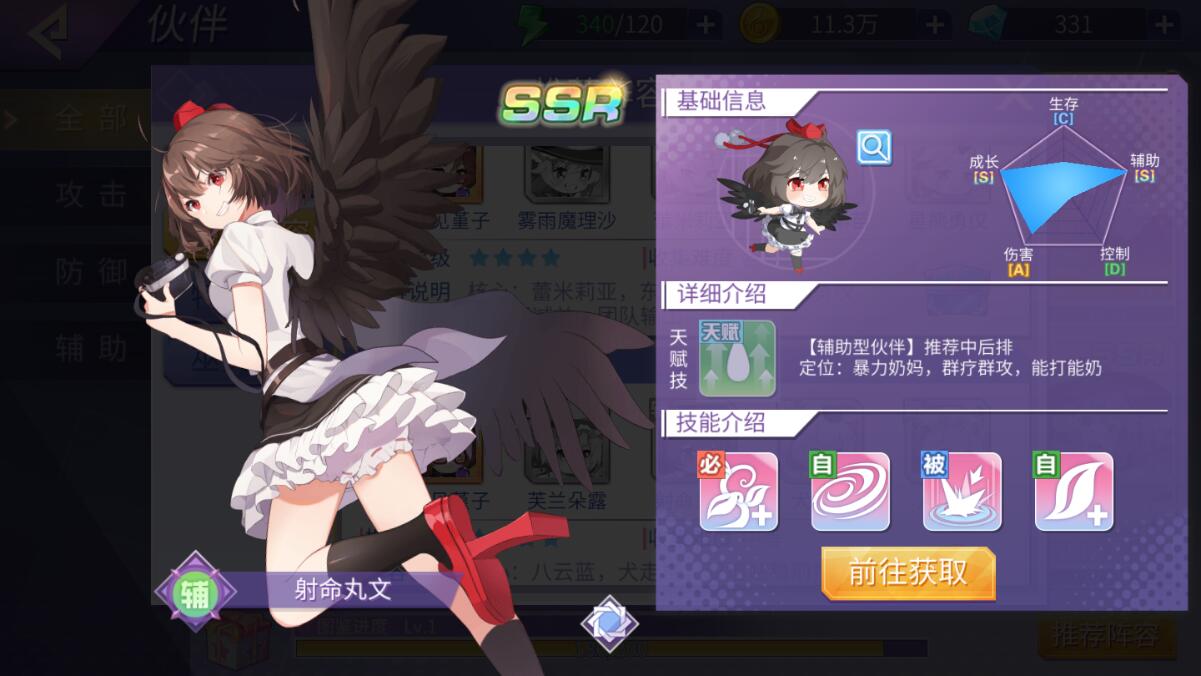
Task: View the 必 ultimate skill icon
Action: pos(738,491)
